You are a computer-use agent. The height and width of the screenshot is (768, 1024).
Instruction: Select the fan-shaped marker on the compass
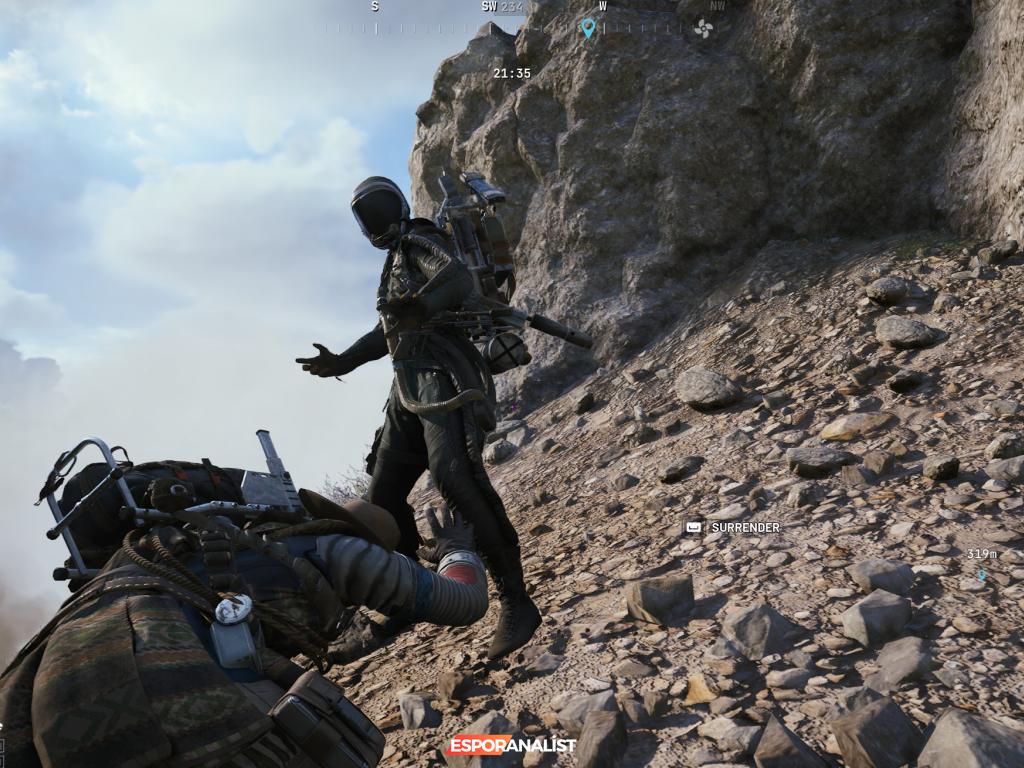[x=704, y=28]
